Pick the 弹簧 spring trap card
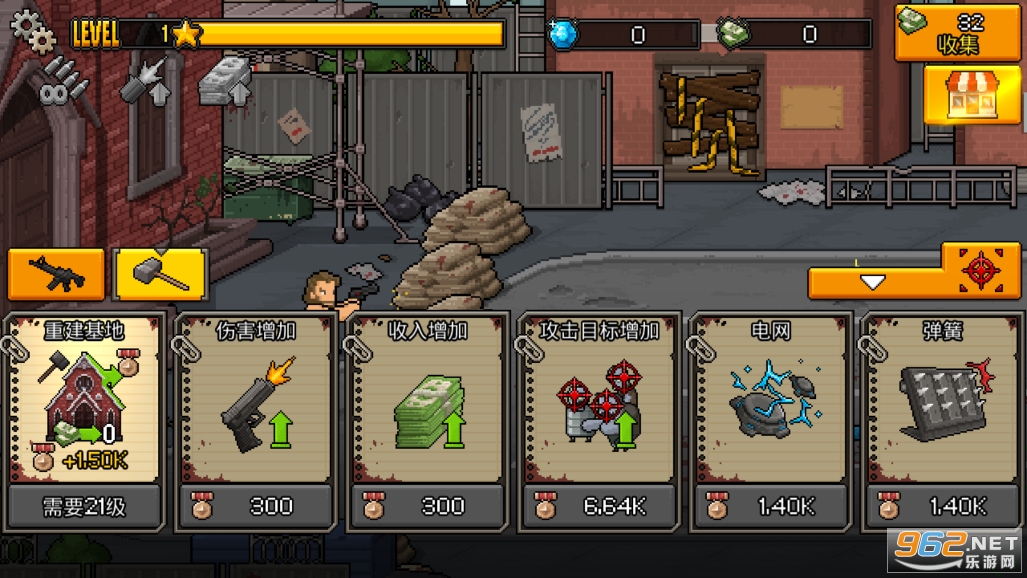This screenshot has width=1027, height=578. 941,420
